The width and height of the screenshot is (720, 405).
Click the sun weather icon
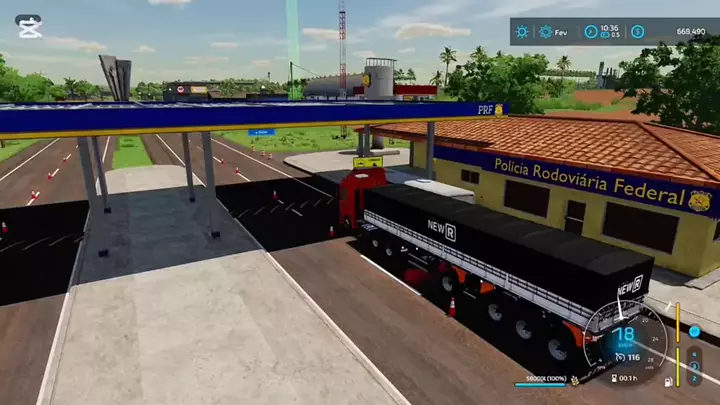pyautogui.click(x=522, y=32)
